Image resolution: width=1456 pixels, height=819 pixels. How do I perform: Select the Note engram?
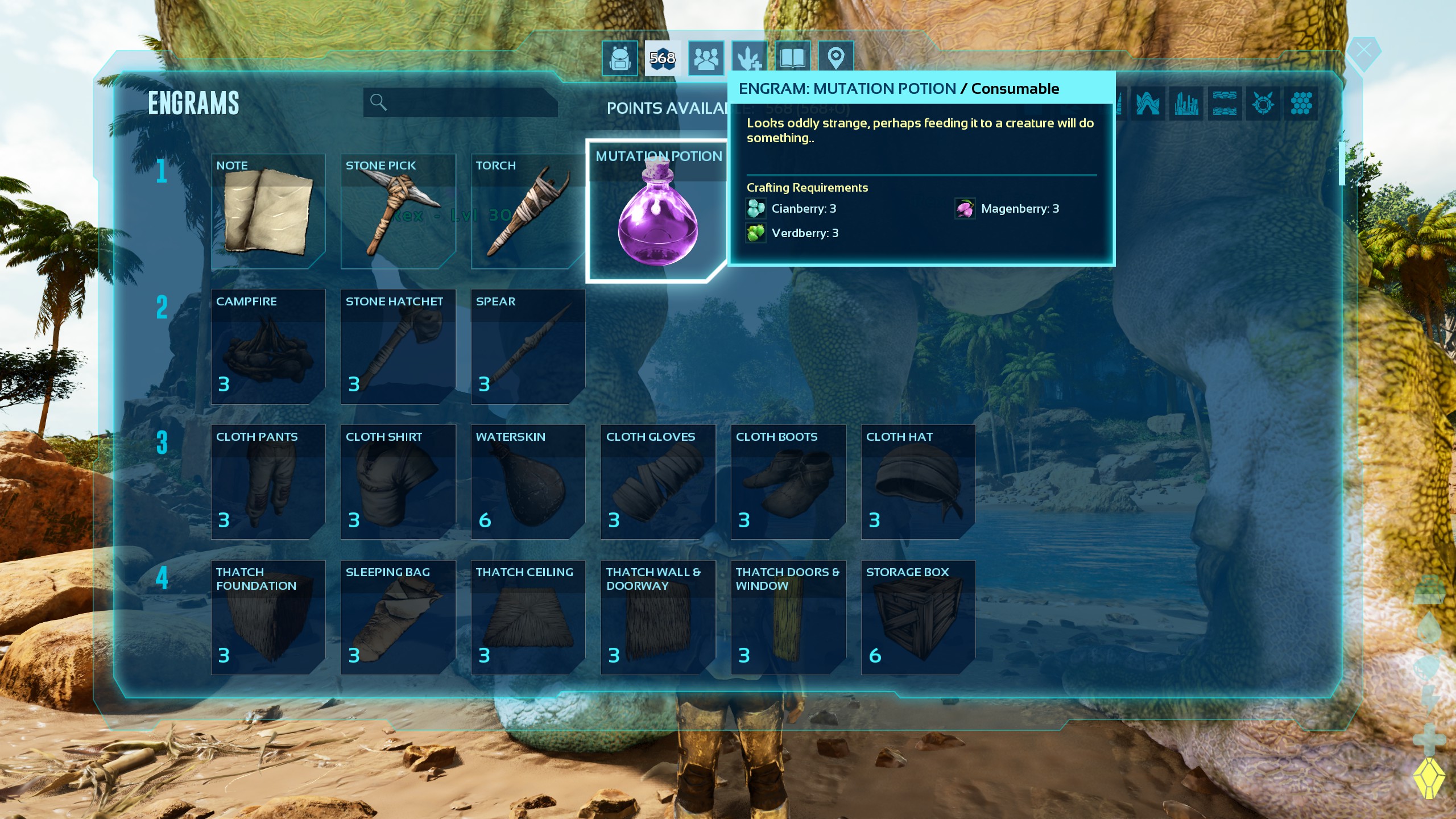point(268,212)
